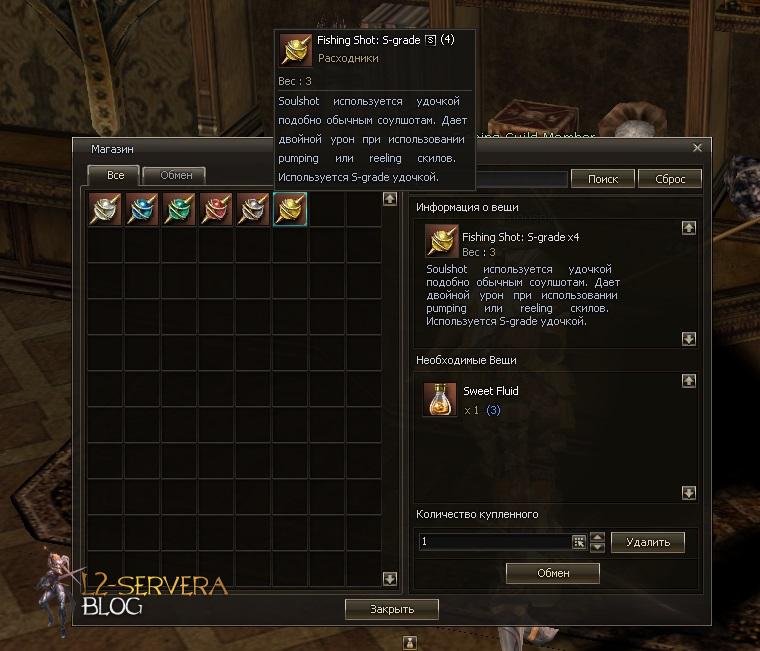Screen dimensions: 760x651
Task: Click the Удалить button
Action: coord(647,542)
